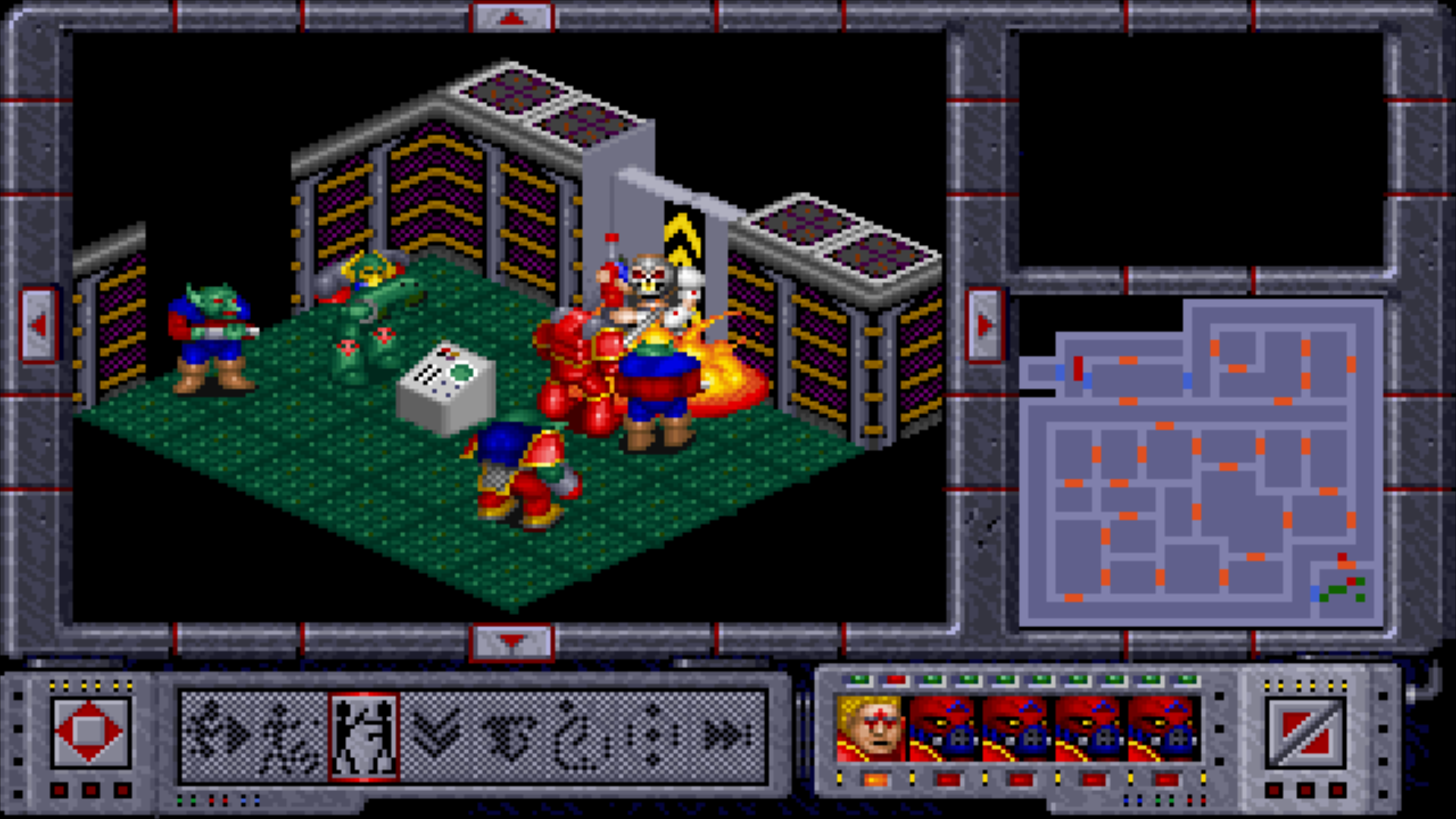This screenshot has height=819, width=1456.
Task: Click the double down-chevron crouch icon
Action: click(x=437, y=724)
